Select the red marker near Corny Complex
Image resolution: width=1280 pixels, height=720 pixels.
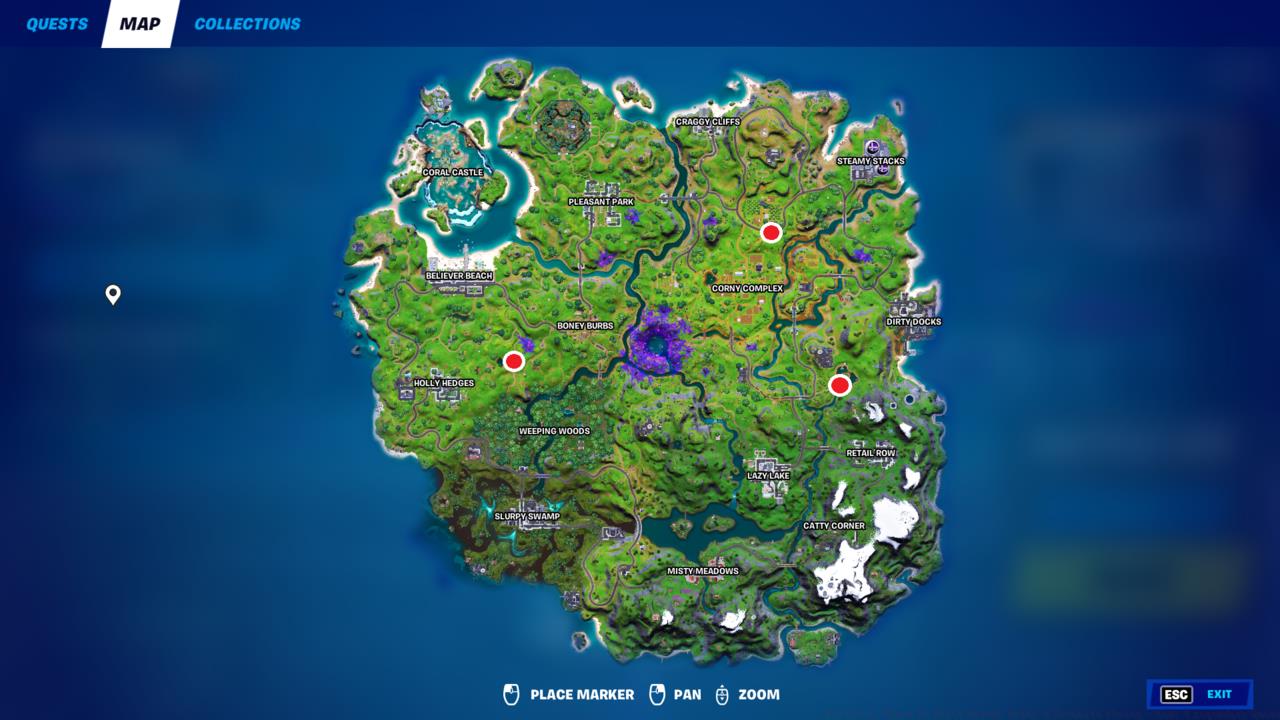pyautogui.click(x=770, y=233)
